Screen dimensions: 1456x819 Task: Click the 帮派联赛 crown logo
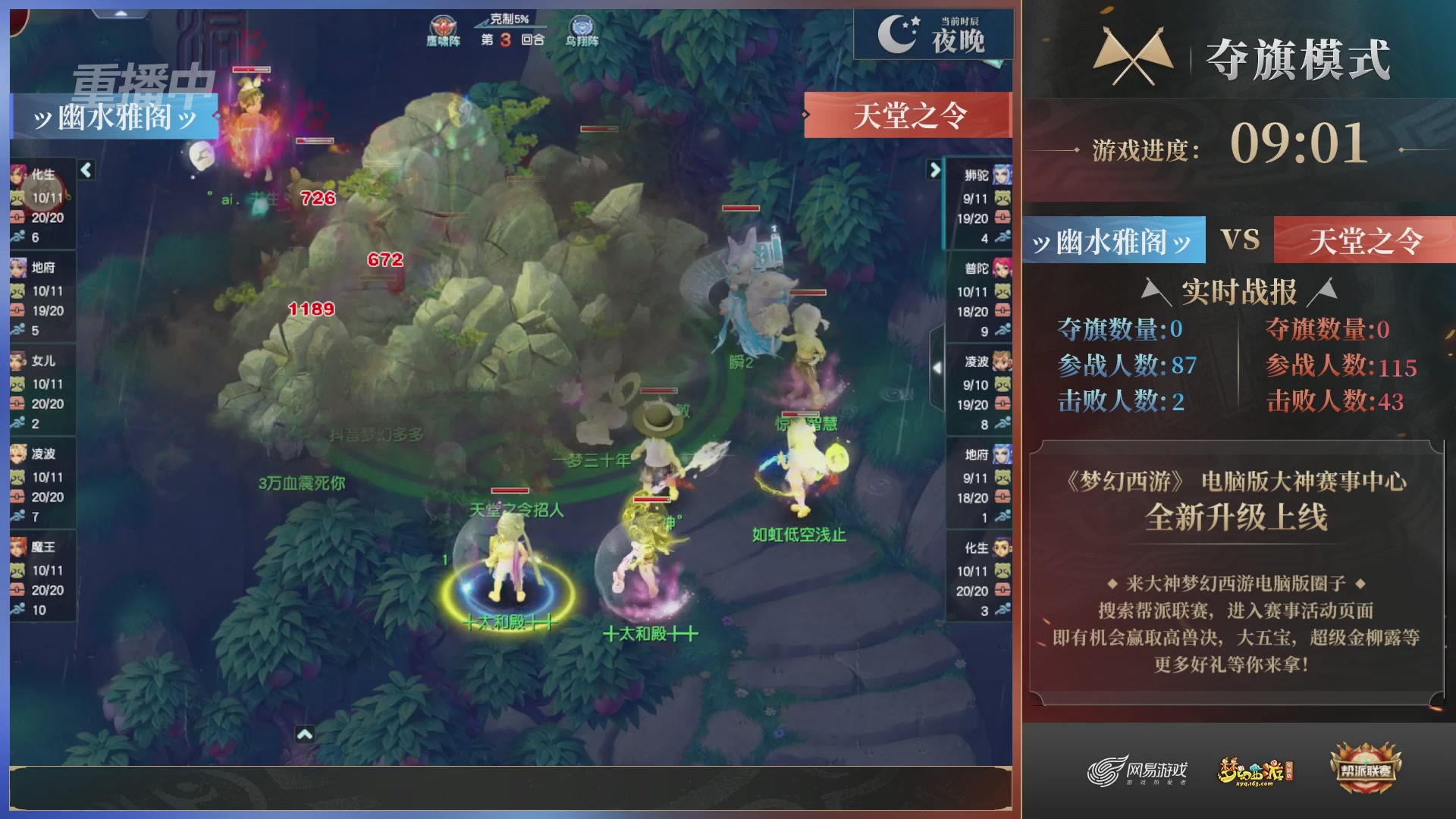point(1365,767)
